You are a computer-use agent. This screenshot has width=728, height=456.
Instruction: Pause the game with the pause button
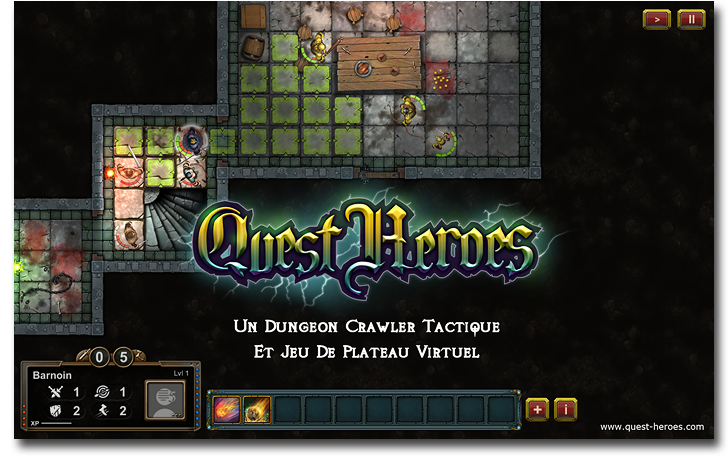690,19
